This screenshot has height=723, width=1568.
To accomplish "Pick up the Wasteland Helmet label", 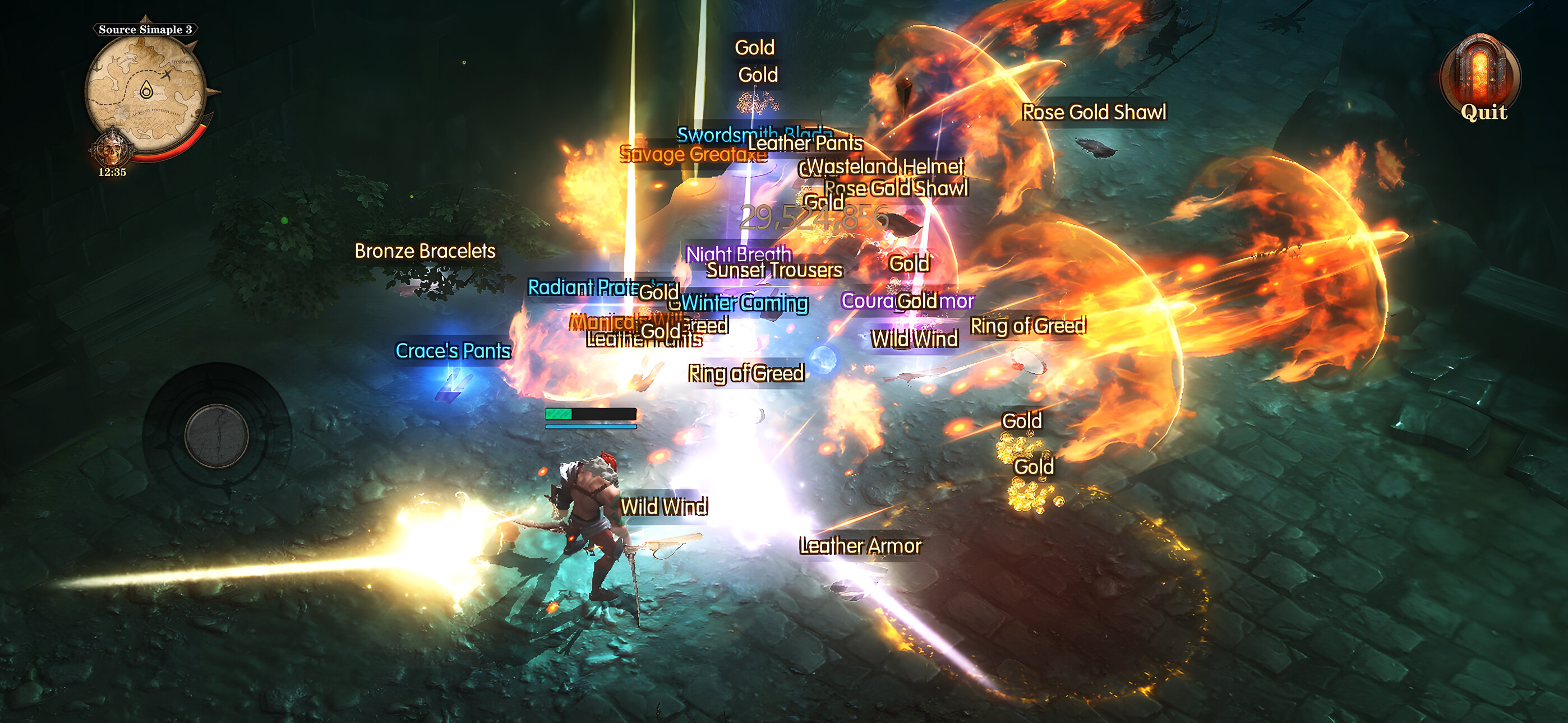I will click(x=886, y=165).
